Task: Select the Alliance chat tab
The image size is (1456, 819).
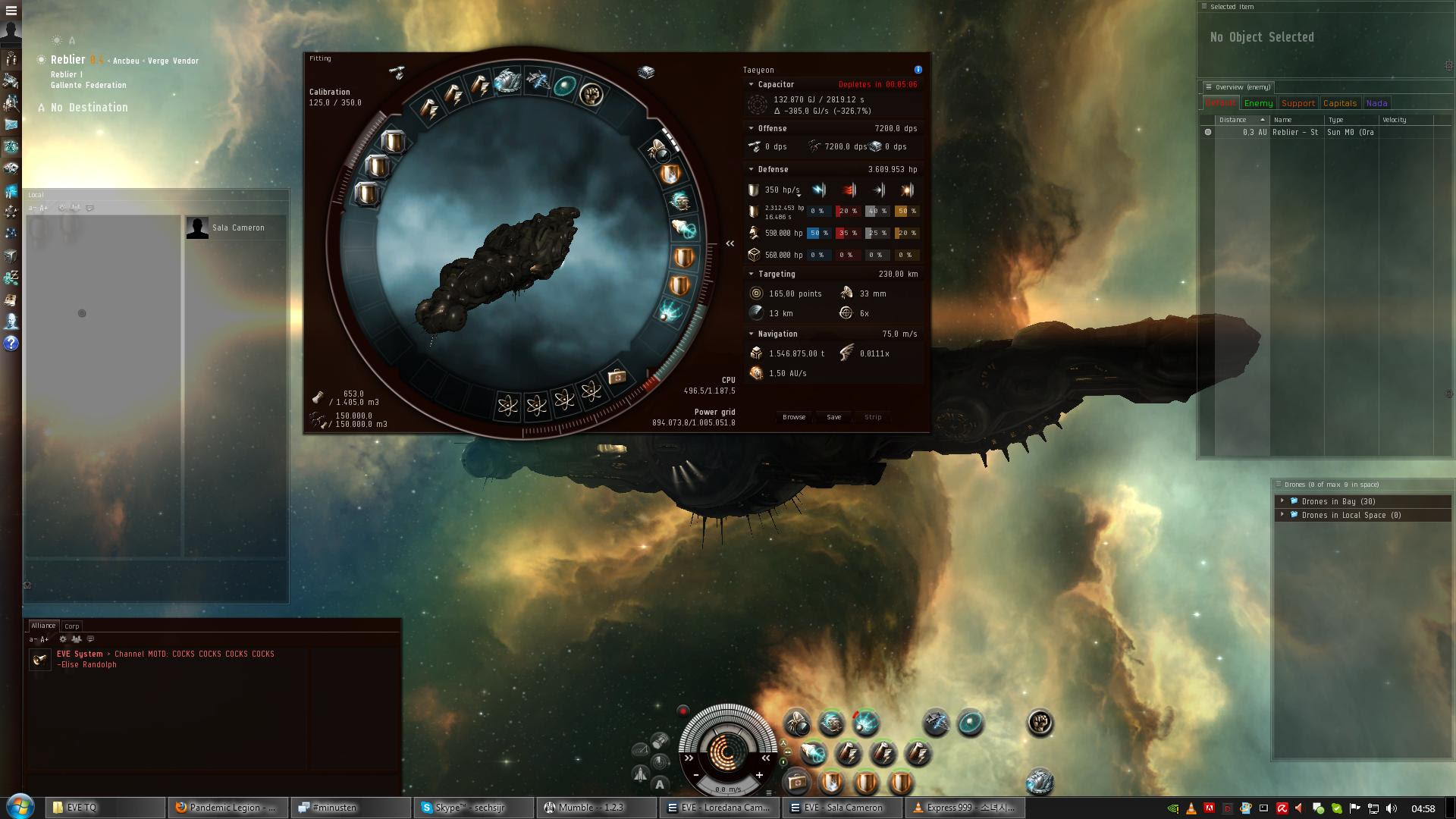Action: point(43,626)
